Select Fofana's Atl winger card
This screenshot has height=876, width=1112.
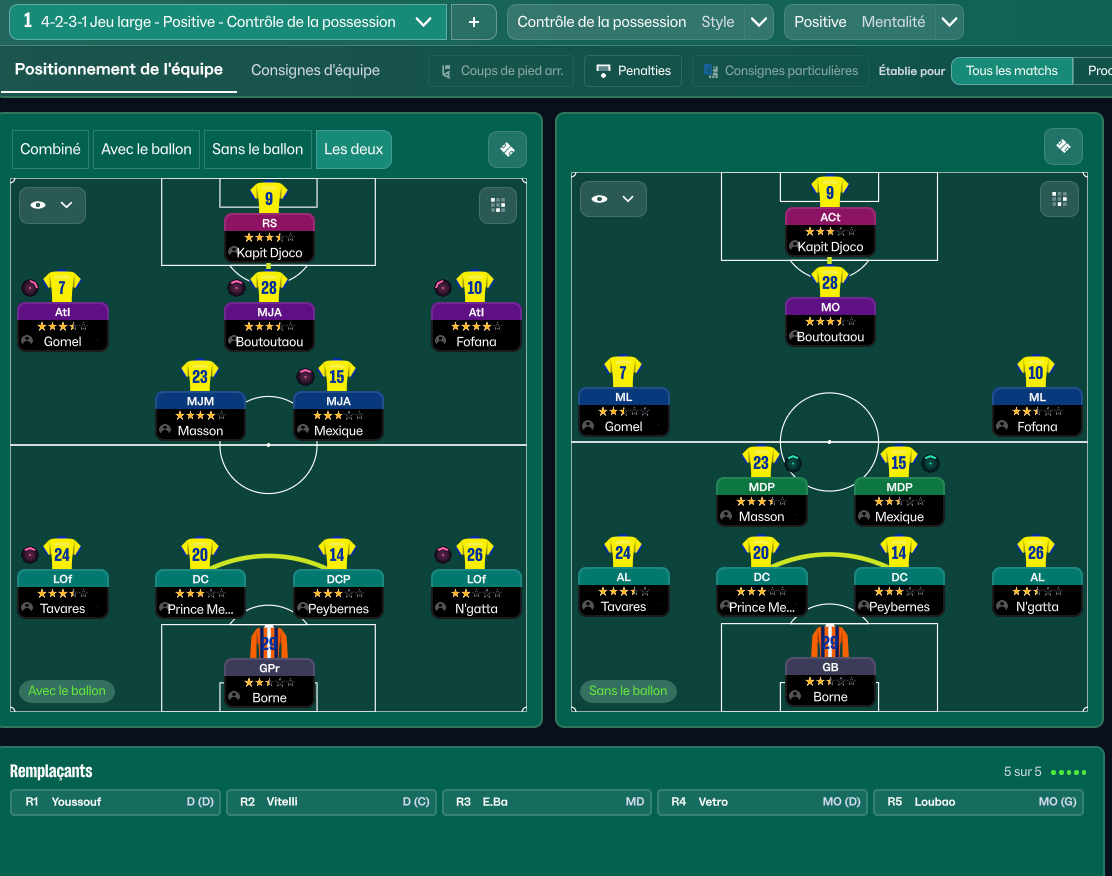pyautogui.click(x=476, y=326)
